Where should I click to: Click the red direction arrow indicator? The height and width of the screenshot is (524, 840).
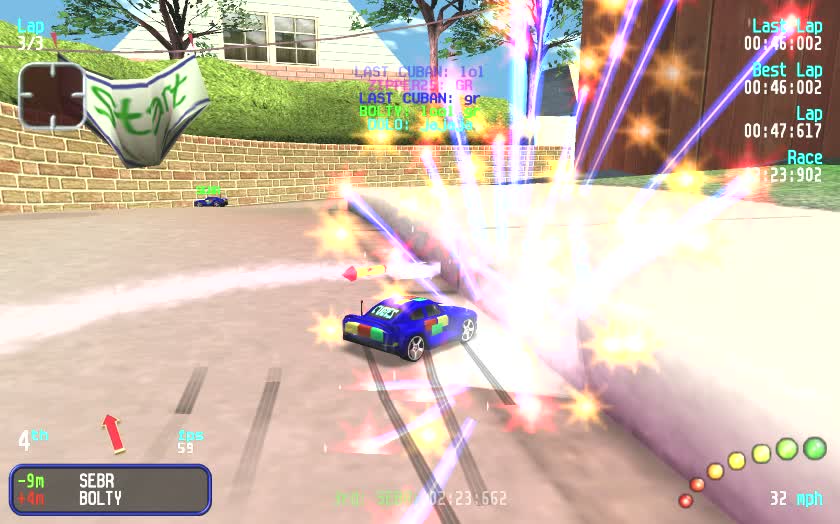click(113, 432)
